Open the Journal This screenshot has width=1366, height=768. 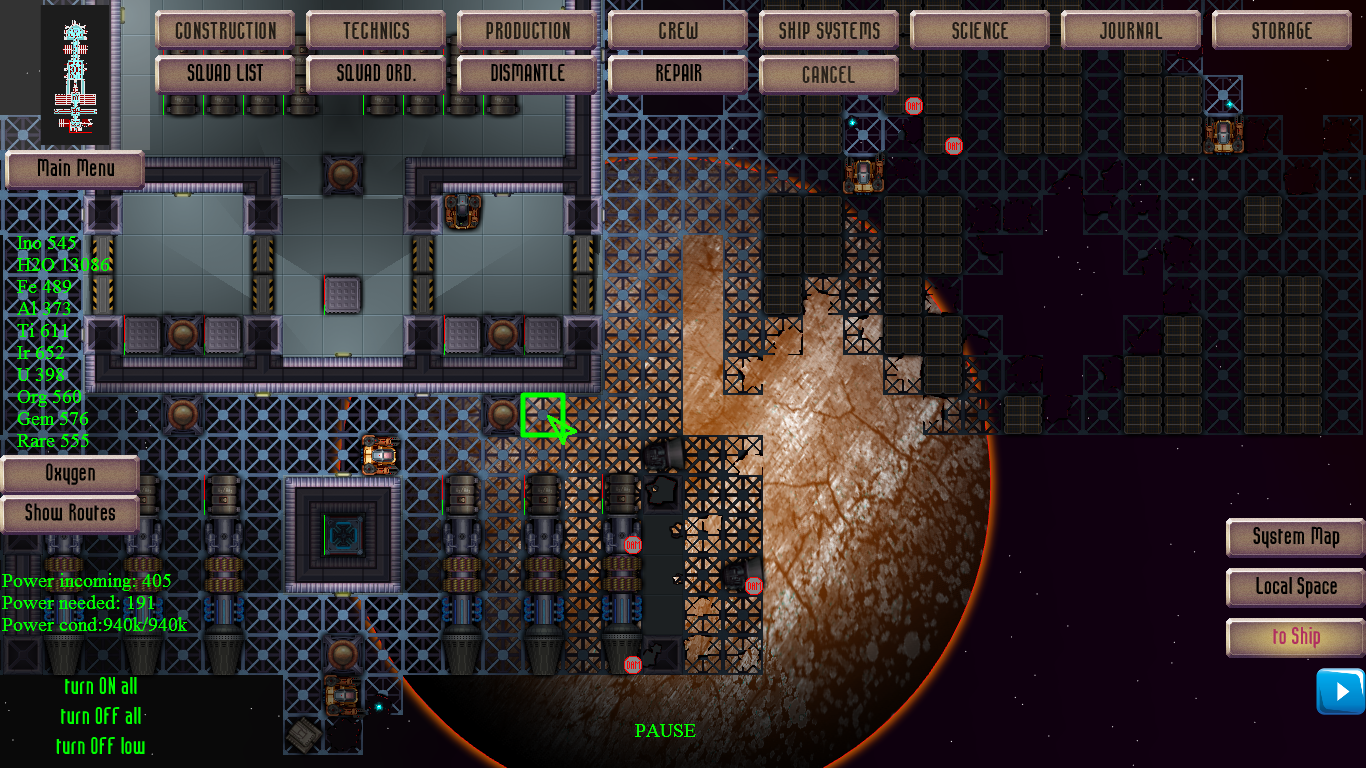[x=1131, y=30]
